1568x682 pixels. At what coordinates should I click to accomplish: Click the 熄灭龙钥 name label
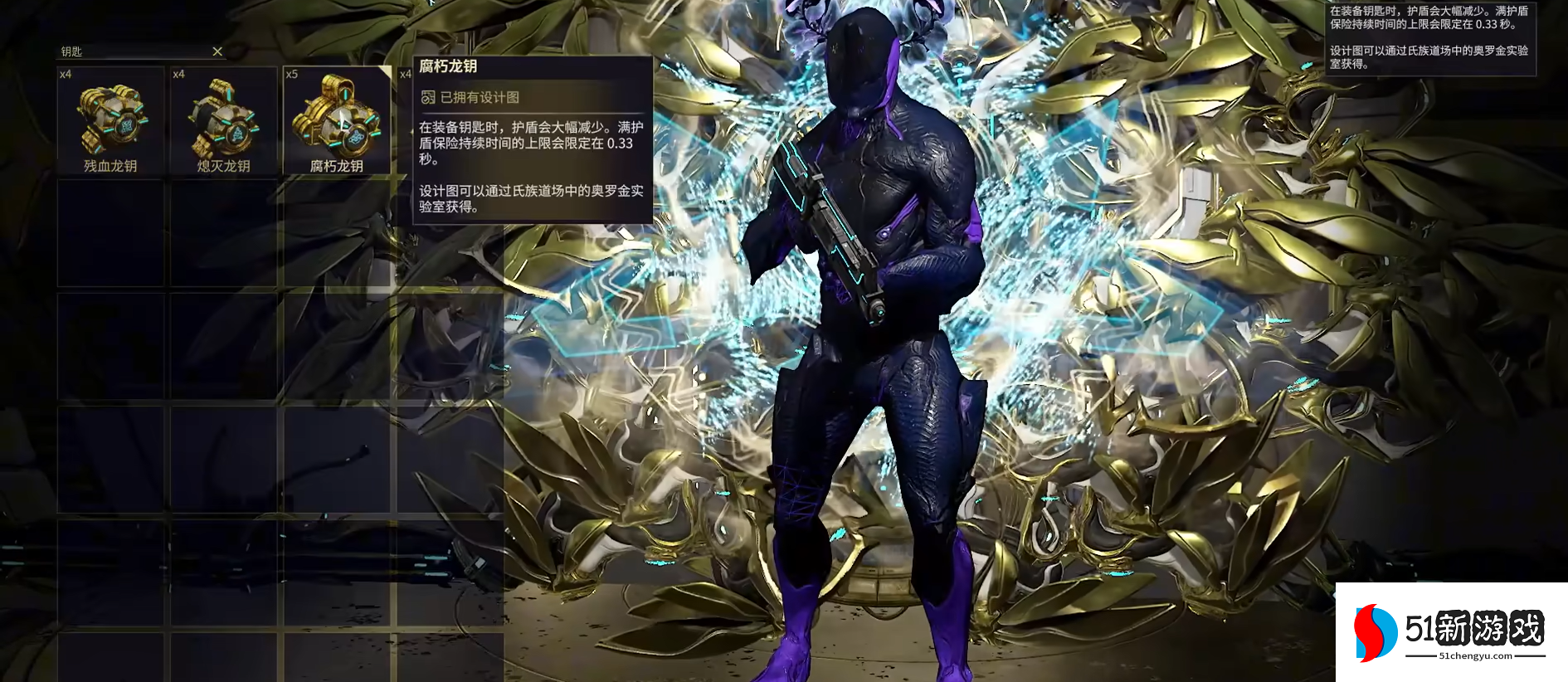(x=223, y=166)
